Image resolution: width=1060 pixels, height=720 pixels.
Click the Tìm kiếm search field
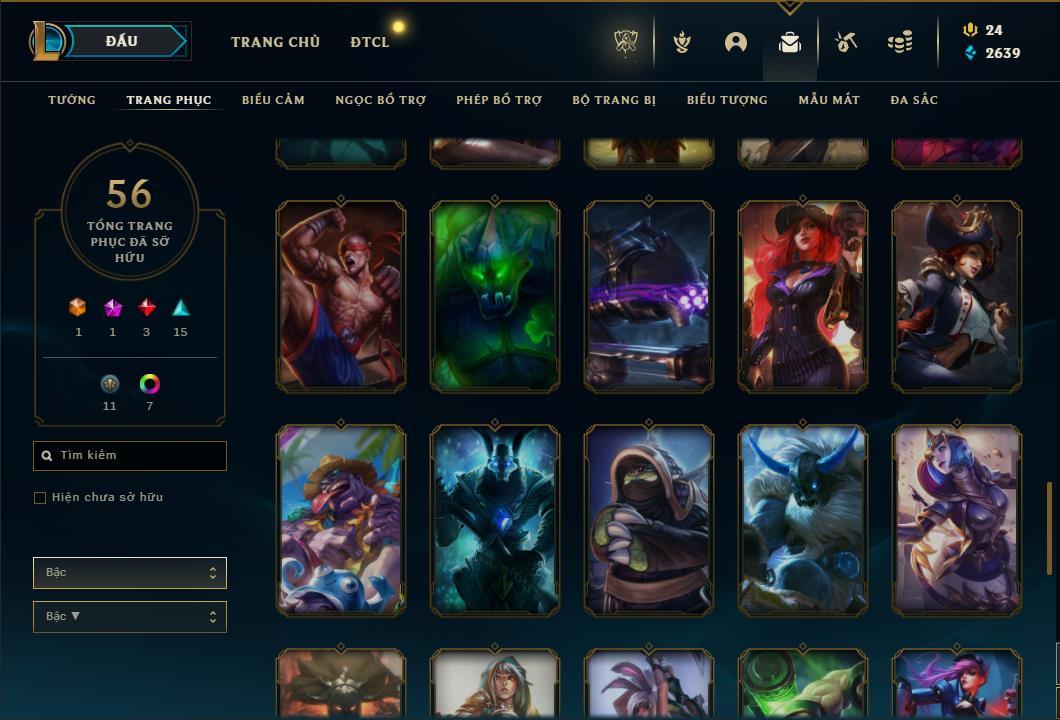click(x=130, y=456)
